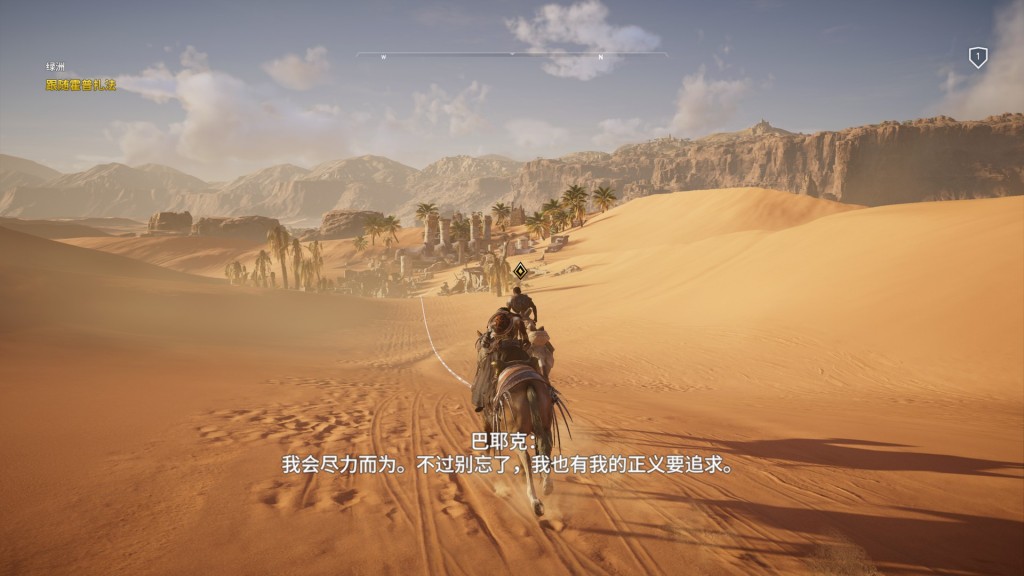Viewport: 1024px width, 576px height.
Task: Click the diamond objective marker
Action: [520, 270]
